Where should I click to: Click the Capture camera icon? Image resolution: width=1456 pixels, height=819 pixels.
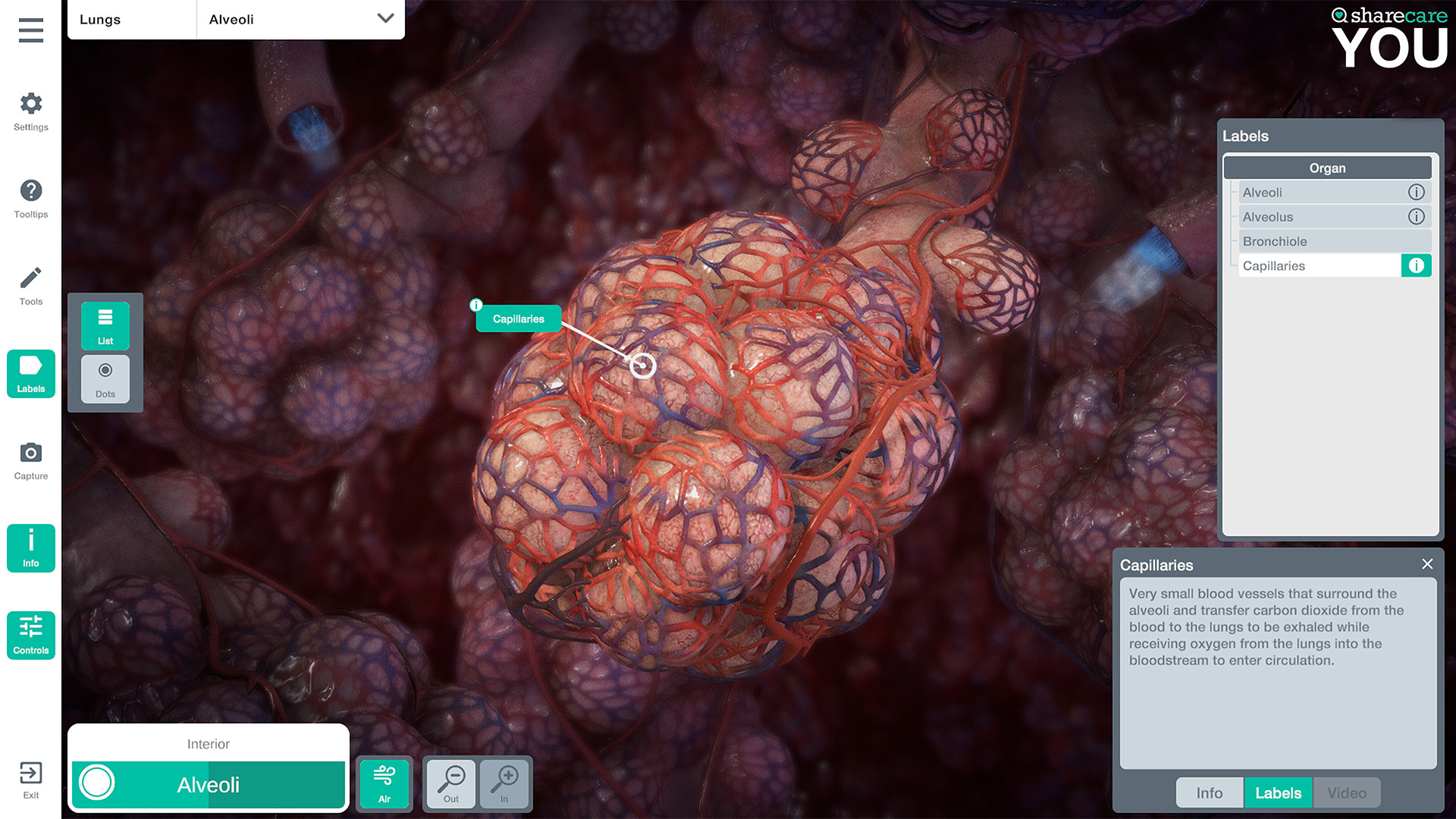30,459
